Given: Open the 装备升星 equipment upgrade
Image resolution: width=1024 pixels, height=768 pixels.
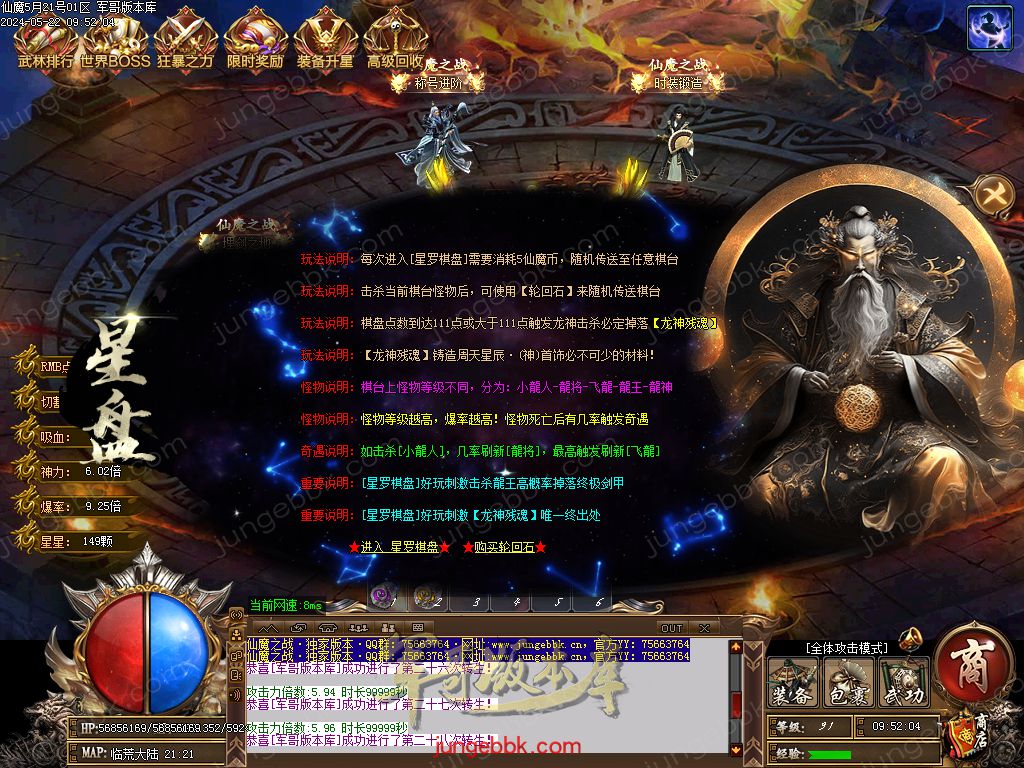Looking at the screenshot, I should [x=325, y=41].
